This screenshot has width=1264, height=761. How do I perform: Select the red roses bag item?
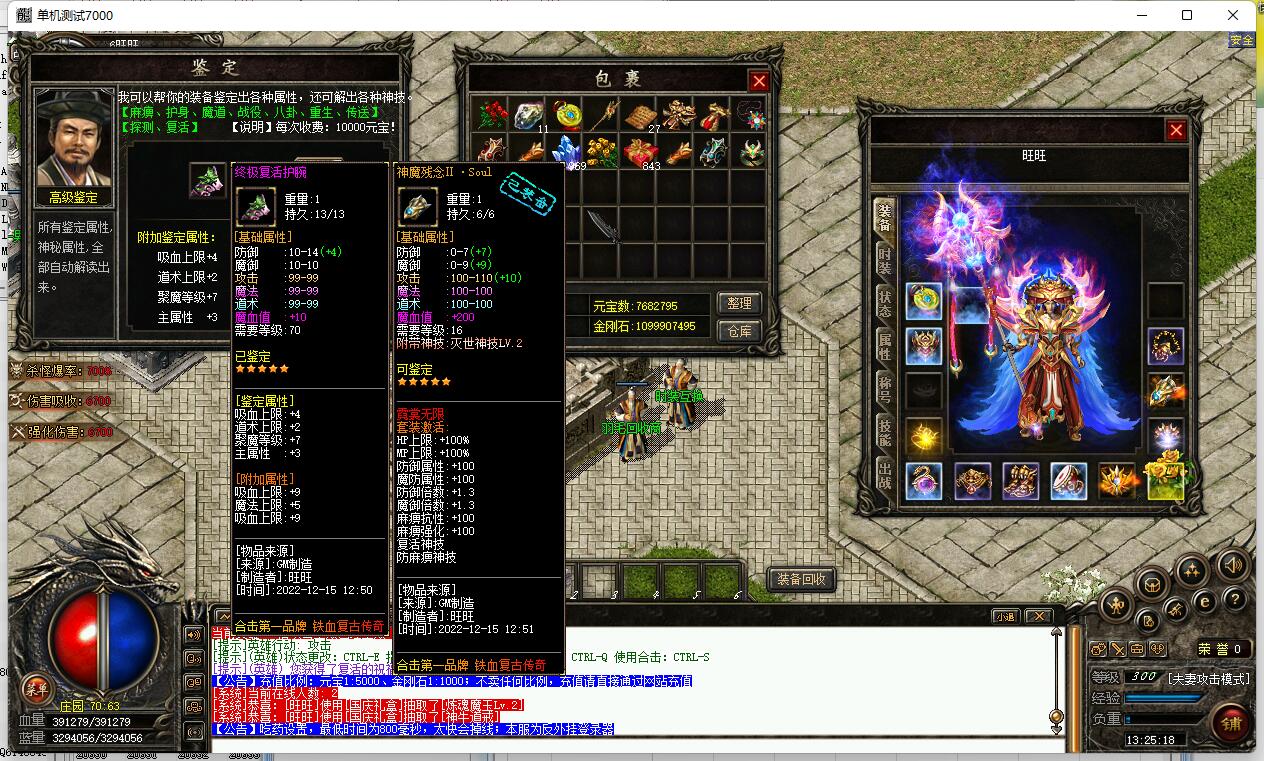coord(491,115)
